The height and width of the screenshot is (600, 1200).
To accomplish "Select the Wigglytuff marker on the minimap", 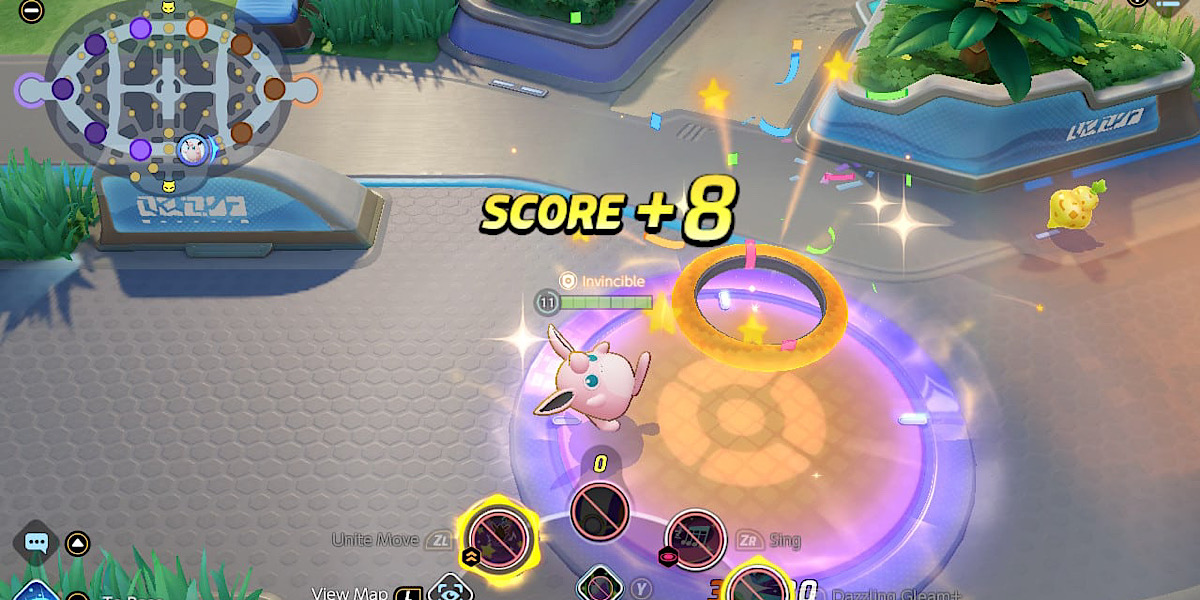I will [x=193, y=151].
